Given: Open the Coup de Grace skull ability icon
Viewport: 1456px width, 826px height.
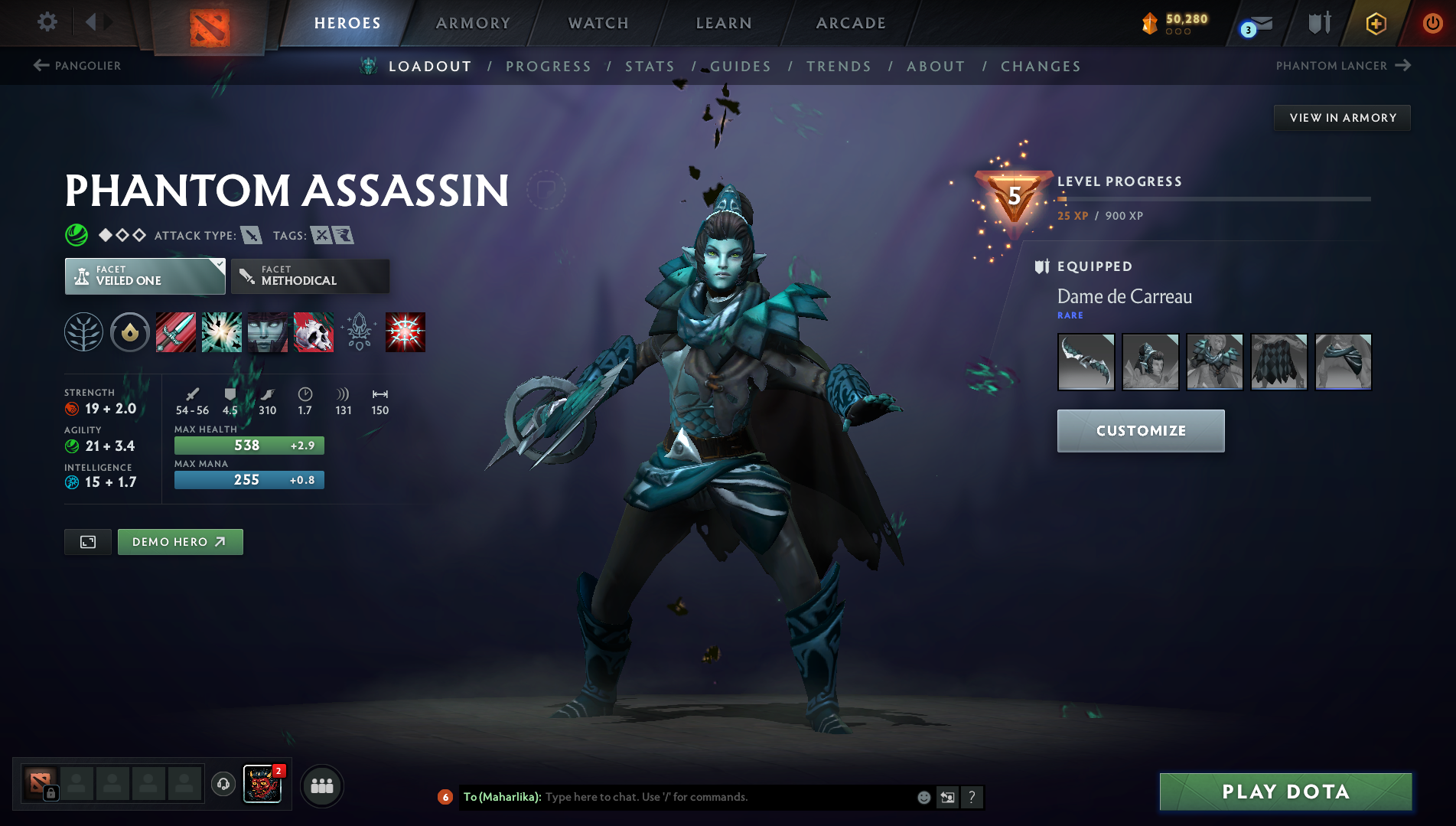Looking at the screenshot, I should (x=314, y=331).
